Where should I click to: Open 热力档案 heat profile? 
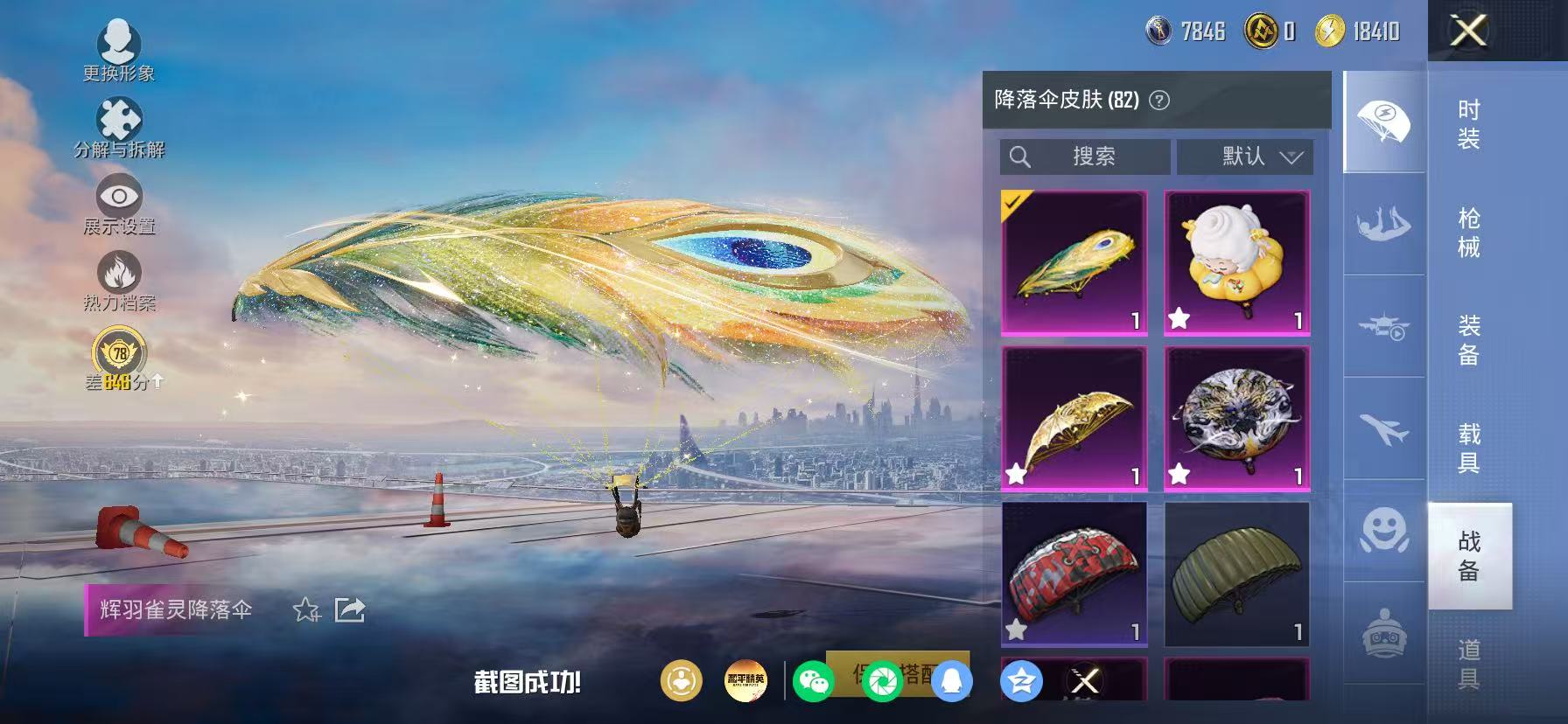point(121,275)
